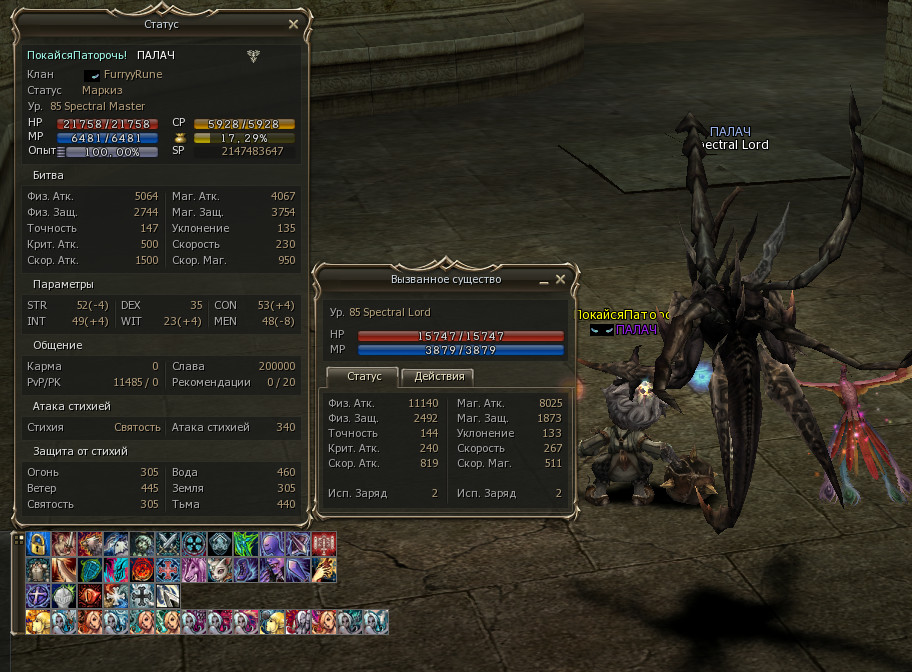The height and width of the screenshot is (672, 912).
Task: Click the golden padlock hotbar icon
Action: click(x=38, y=544)
